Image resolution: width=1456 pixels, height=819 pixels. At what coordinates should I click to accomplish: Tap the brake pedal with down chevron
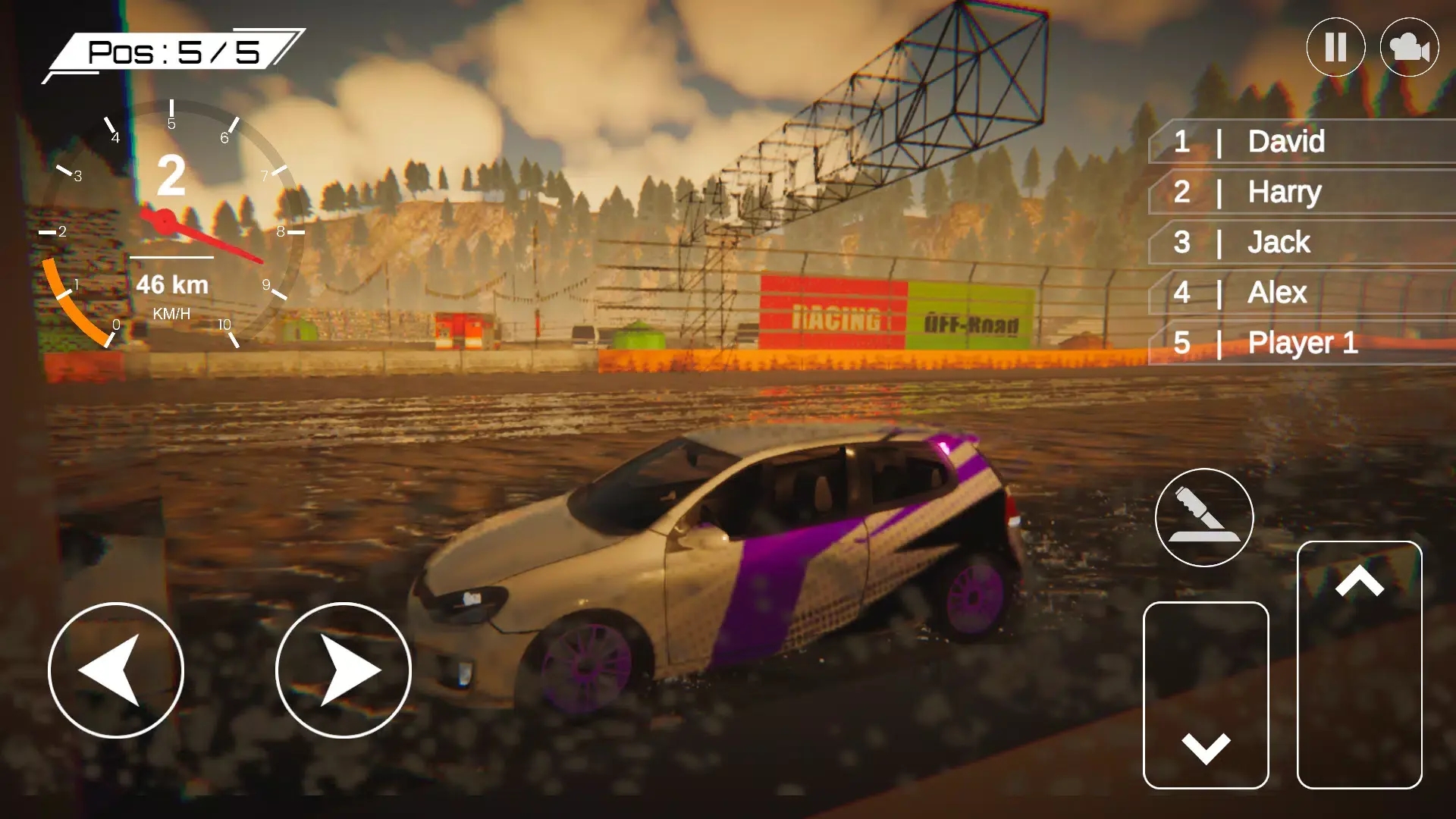(1206, 695)
